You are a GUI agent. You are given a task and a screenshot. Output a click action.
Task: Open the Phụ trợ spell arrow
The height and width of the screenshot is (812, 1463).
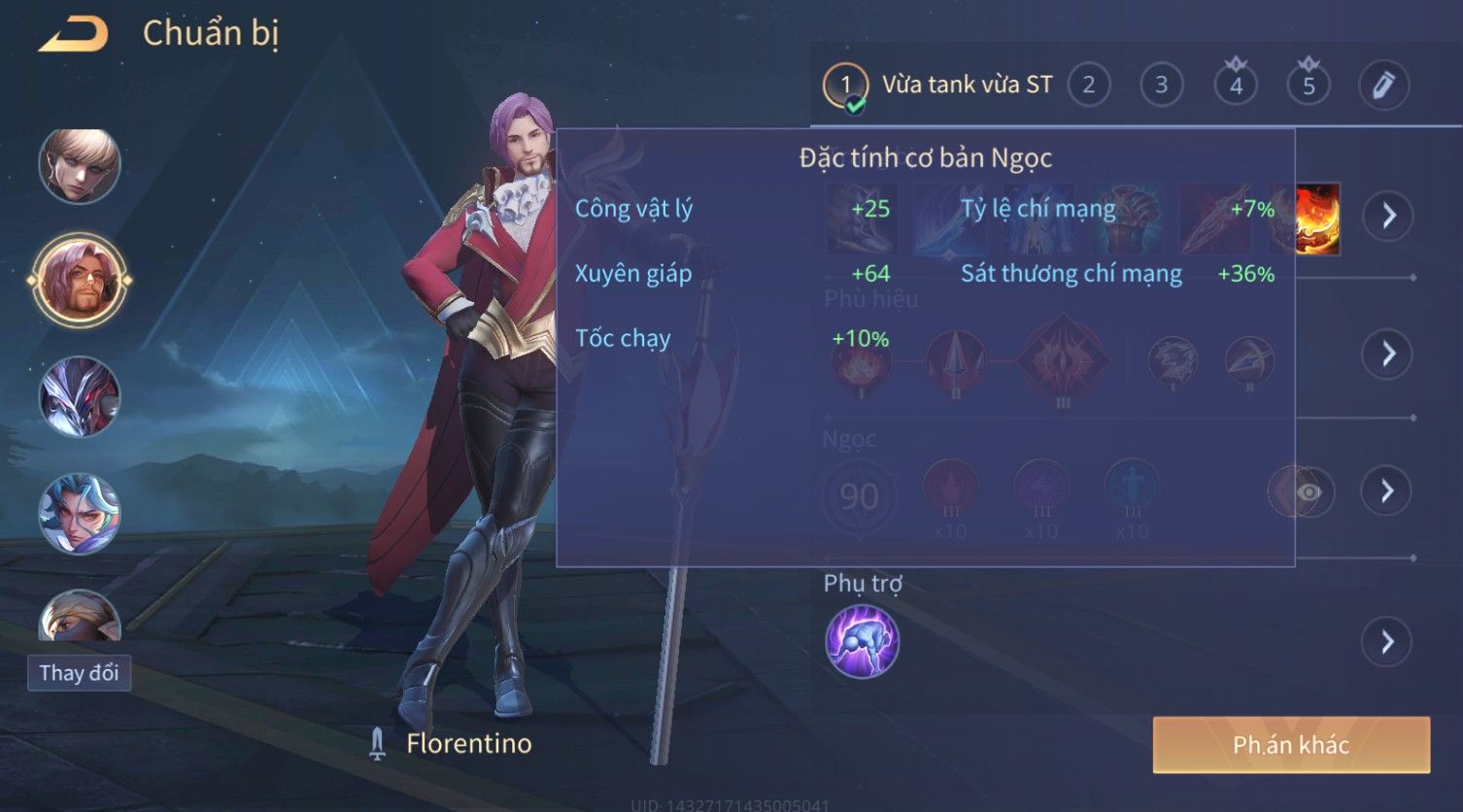pyautogui.click(x=1386, y=642)
